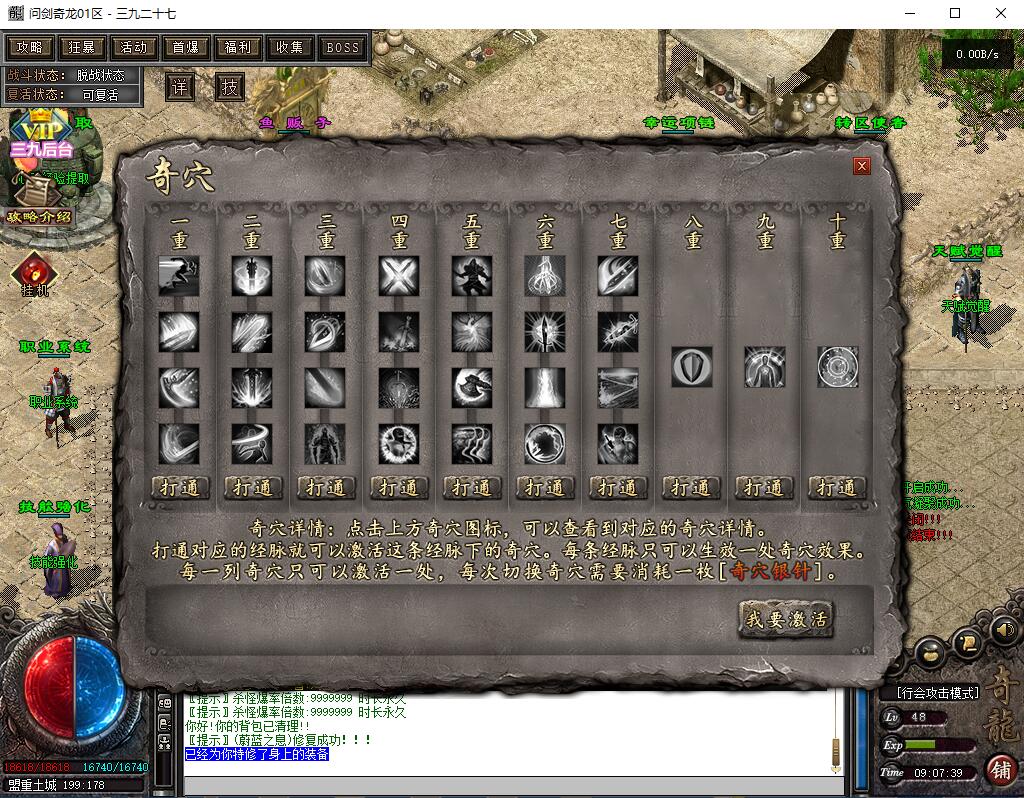Image resolution: width=1024 pixels, height=798 pixels.
Task: Open the VIP 三九后台 icon
Action: 40,135
